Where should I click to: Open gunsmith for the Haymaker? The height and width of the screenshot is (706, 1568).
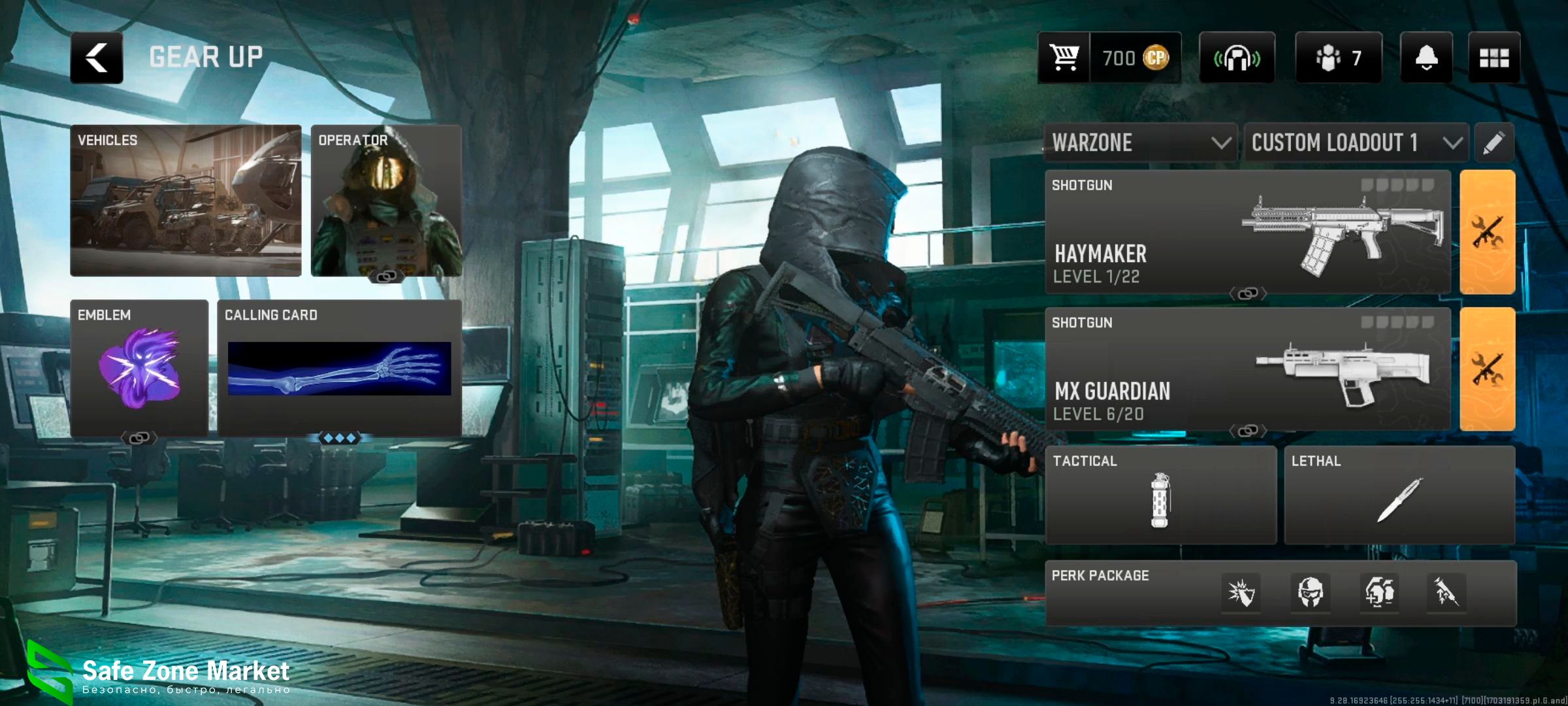1488,232
